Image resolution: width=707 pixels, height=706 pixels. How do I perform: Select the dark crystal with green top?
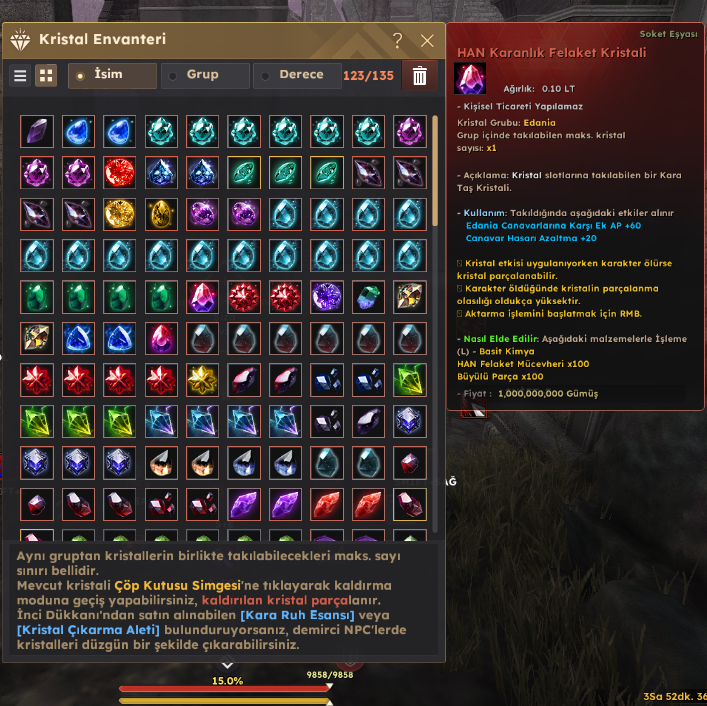pyautogui.click(x=367, y=297)
